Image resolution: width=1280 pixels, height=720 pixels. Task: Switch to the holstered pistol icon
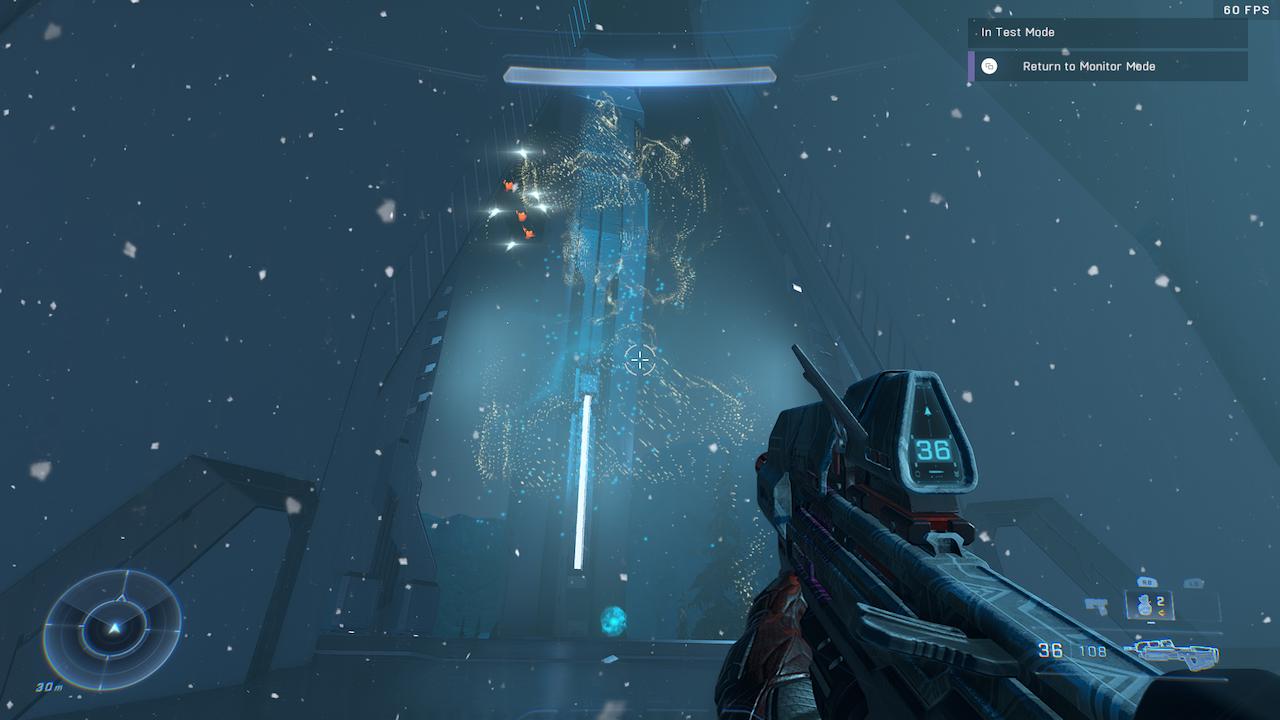(1097, 605)
